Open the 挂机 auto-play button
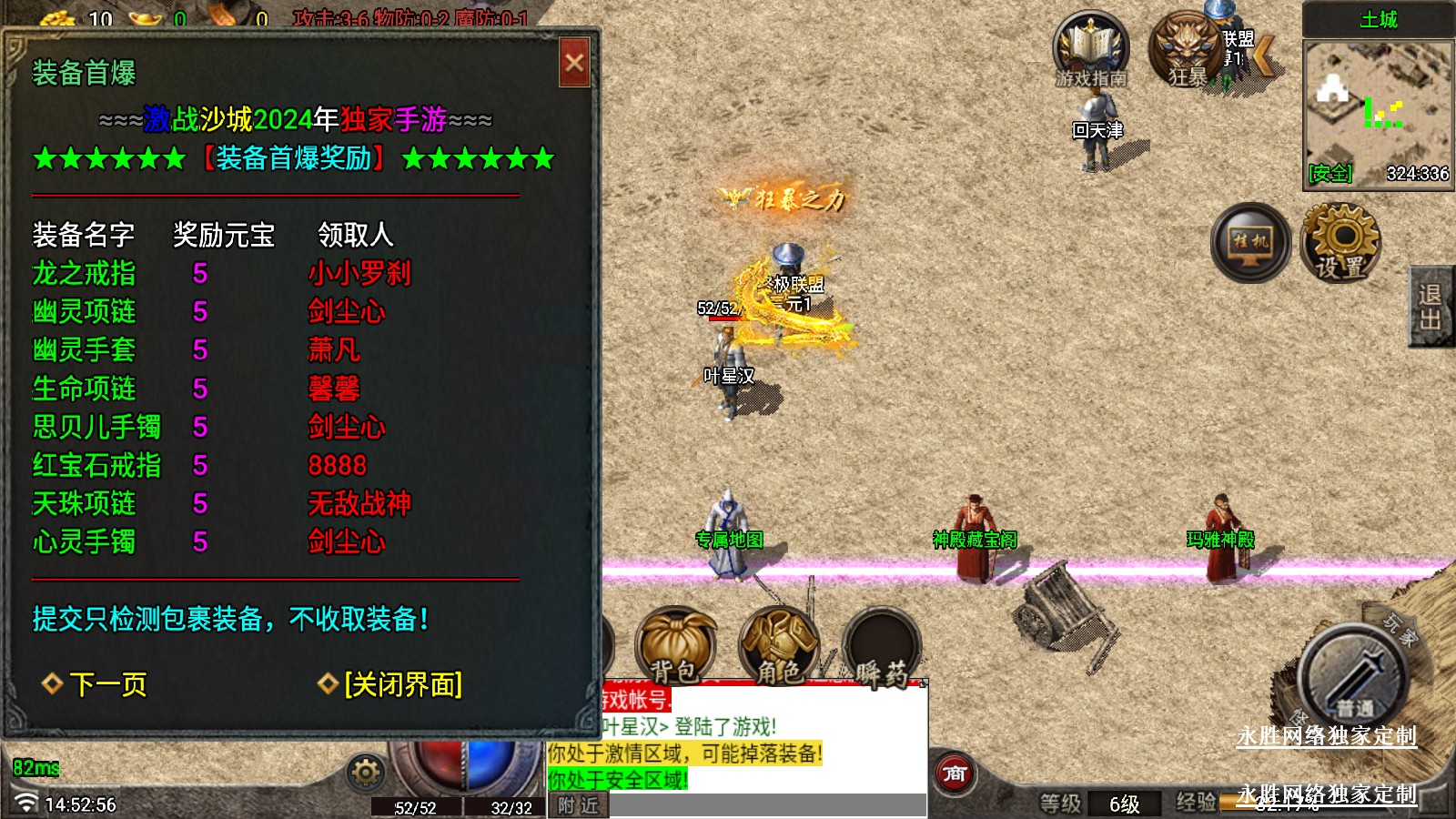 pyautogui.click(x=1250, y=243)
